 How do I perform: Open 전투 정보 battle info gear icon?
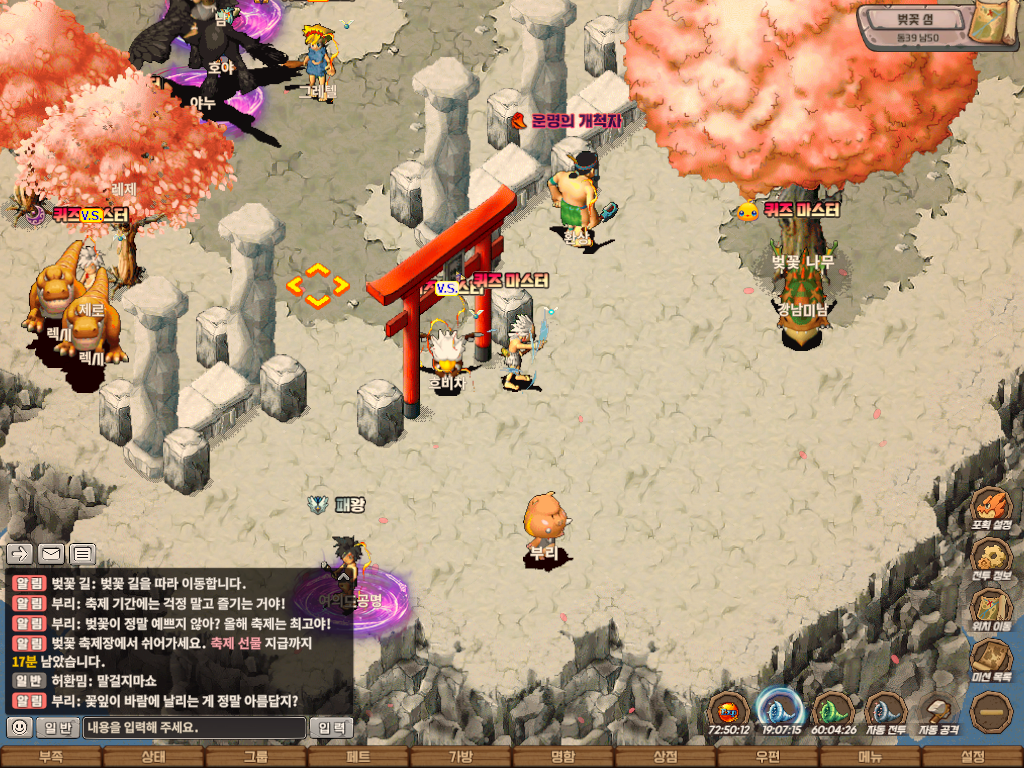click(x=991, y=558)
